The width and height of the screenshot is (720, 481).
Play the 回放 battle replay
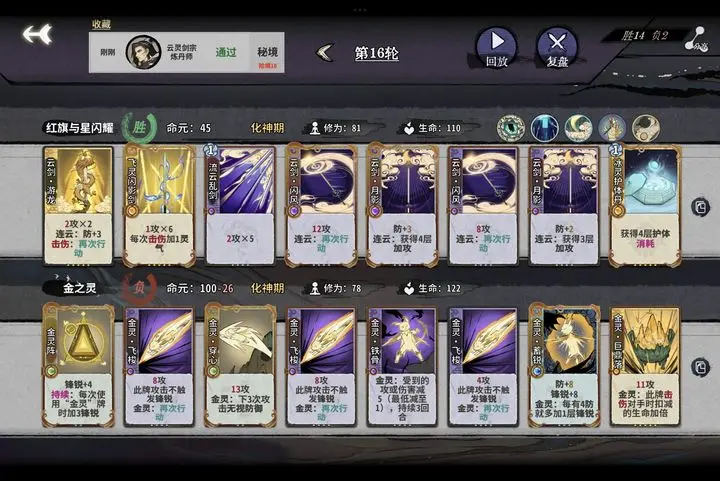[x=496, y=46]
